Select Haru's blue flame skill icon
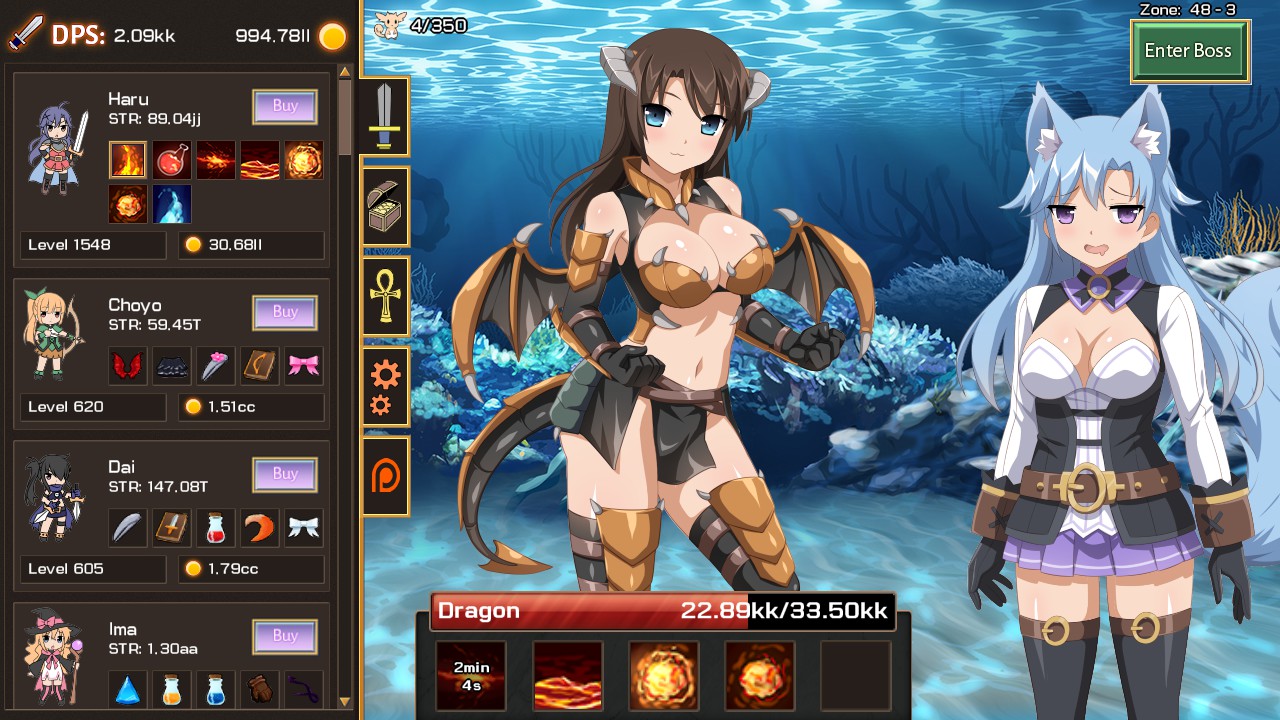The height and width of the screenshot is (720, 1280). coord(172,204)
